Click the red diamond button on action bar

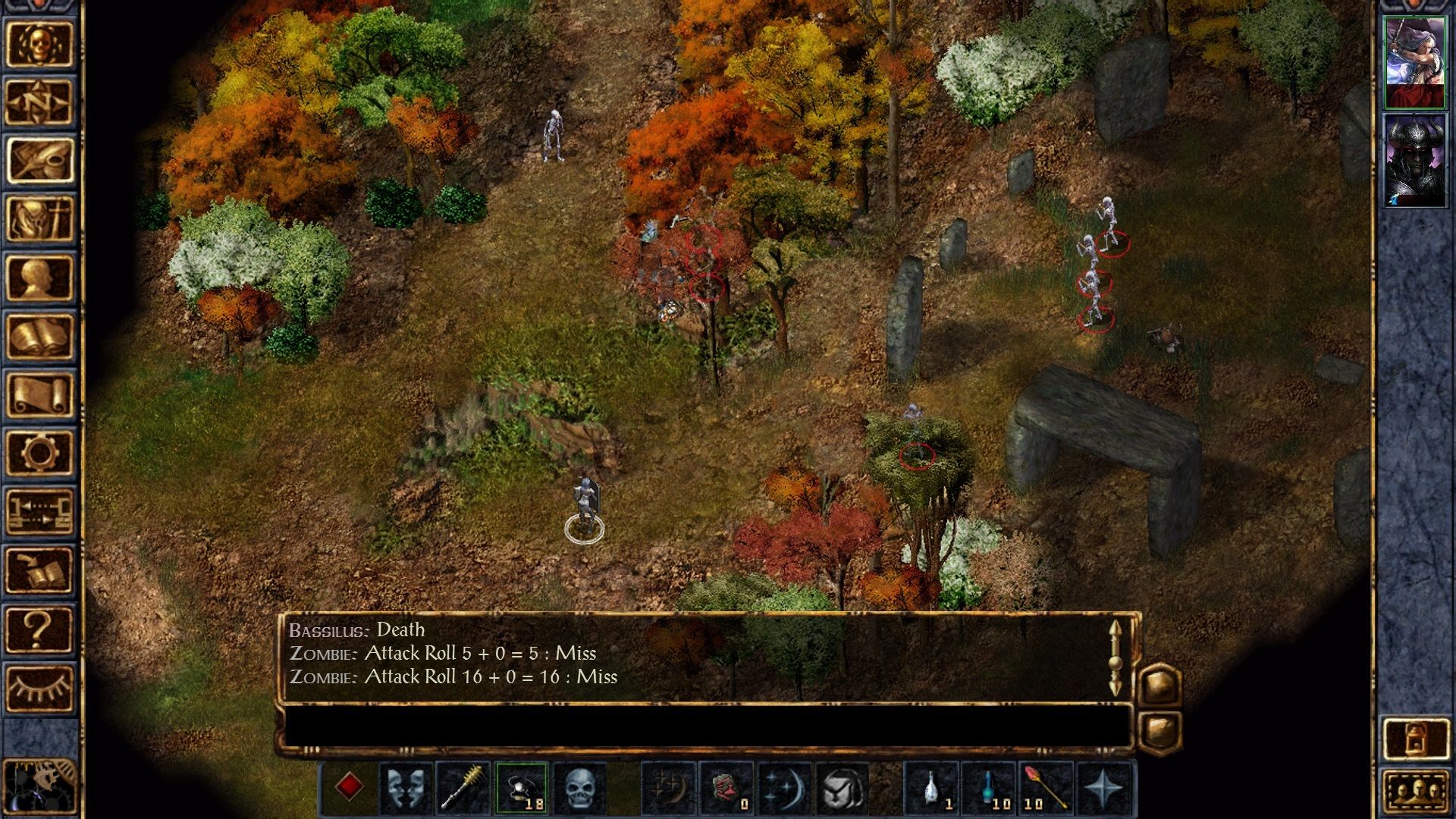coord(349,787)
